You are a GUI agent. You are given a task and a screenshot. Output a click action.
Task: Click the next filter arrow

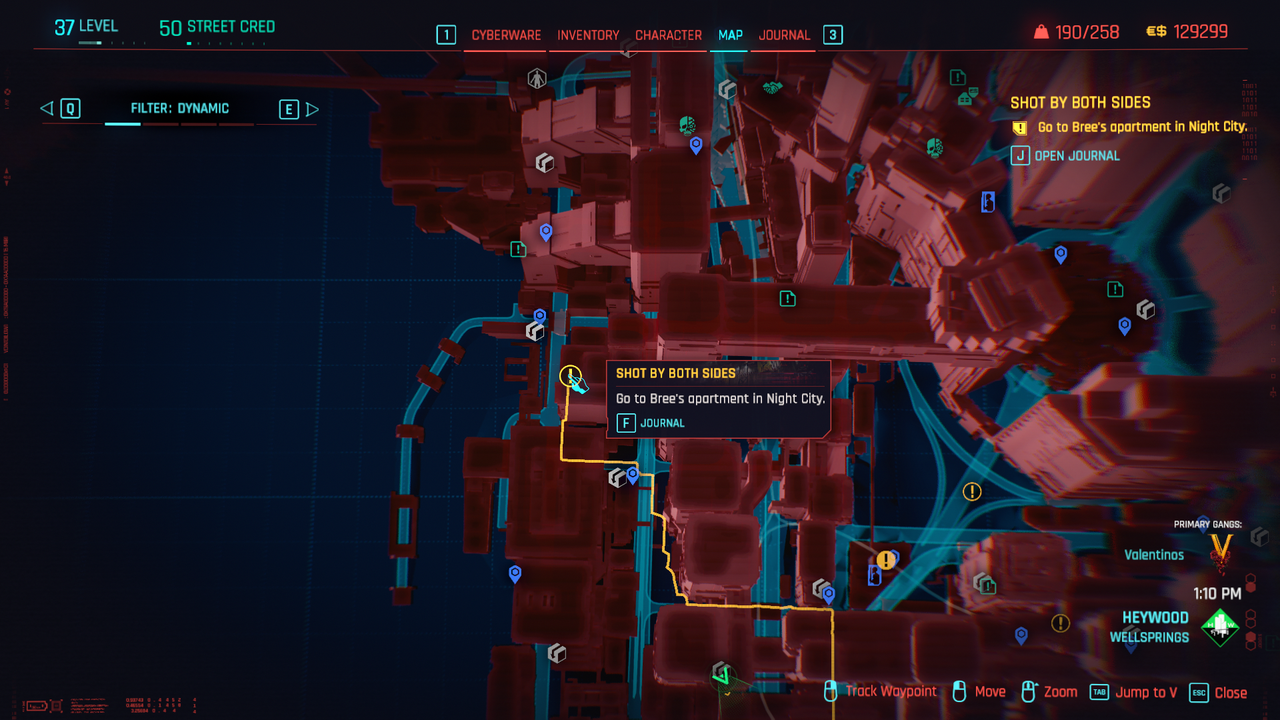point(312,109)
